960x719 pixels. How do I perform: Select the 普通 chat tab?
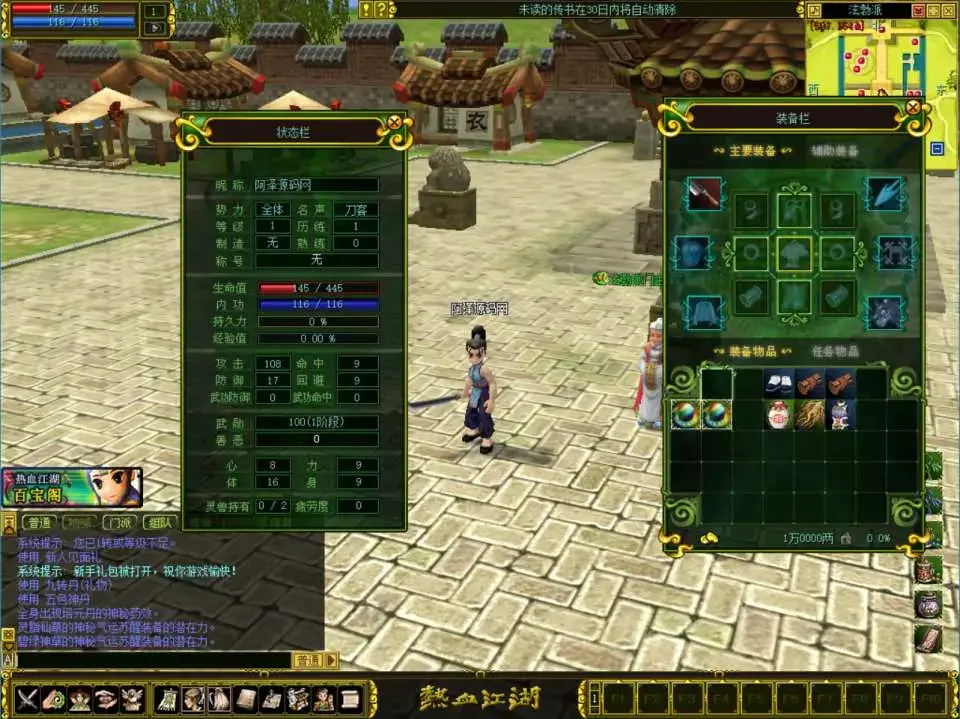[39, 522]
